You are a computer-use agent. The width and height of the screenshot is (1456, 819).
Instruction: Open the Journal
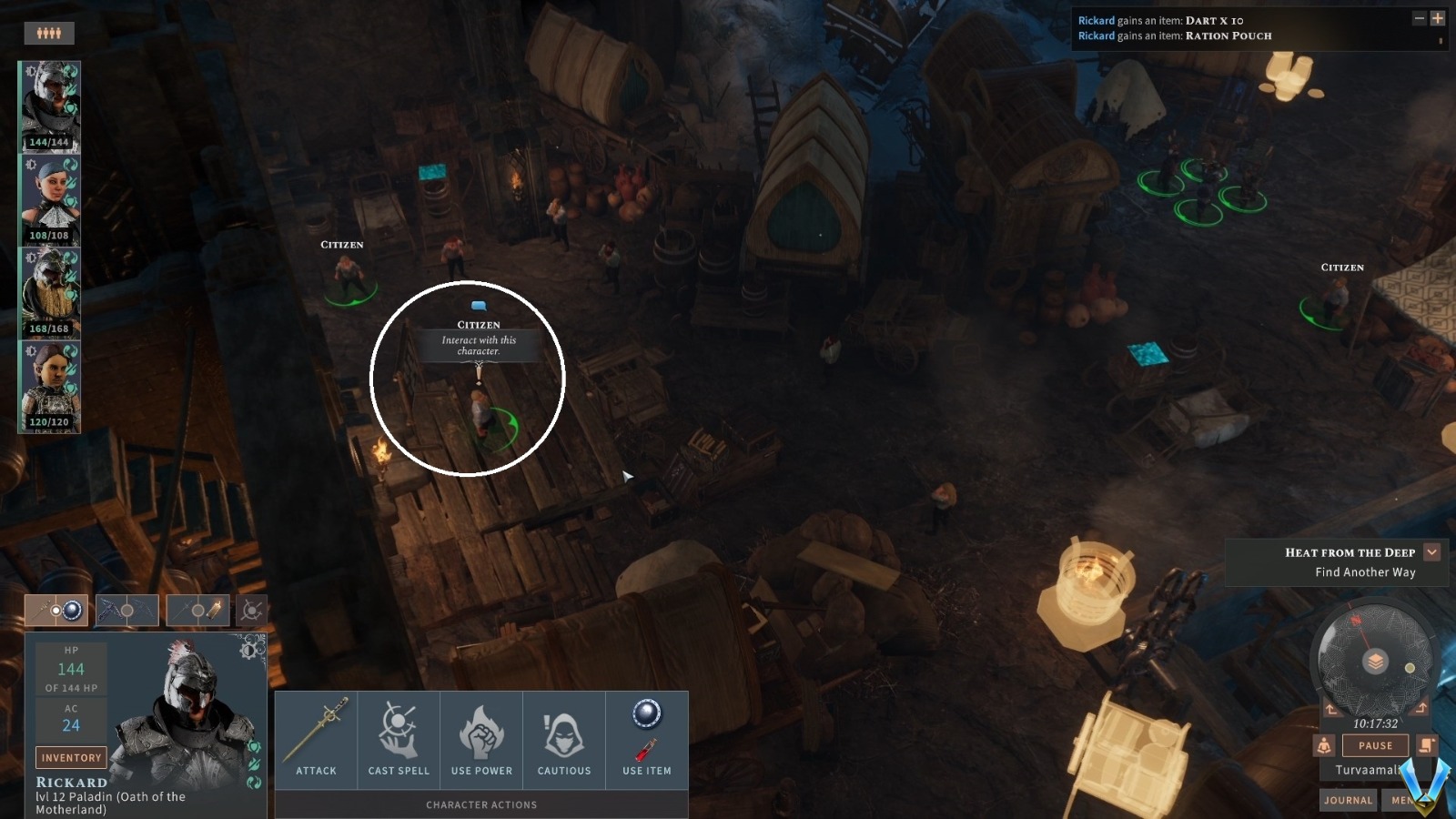(1348, 800)
